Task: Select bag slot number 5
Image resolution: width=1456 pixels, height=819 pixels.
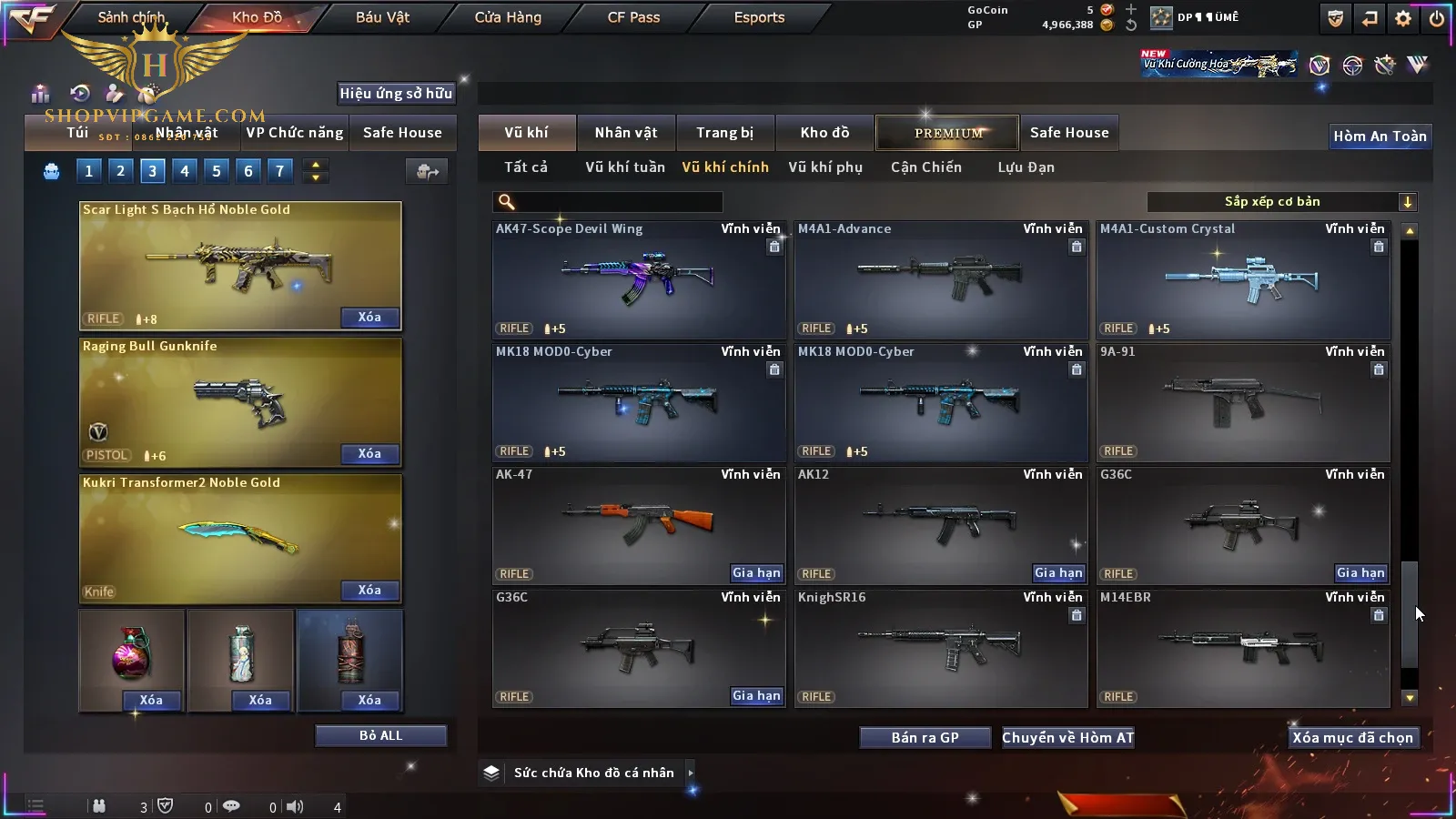Action: [x=217, y=170]
